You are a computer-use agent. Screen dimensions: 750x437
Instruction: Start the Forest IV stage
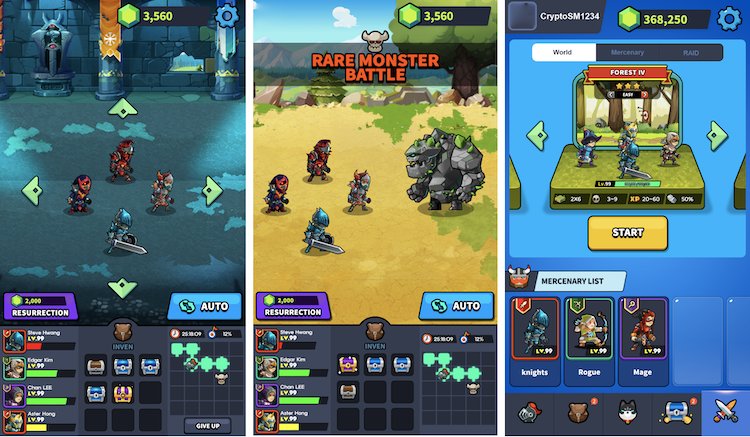pos(627,233)
